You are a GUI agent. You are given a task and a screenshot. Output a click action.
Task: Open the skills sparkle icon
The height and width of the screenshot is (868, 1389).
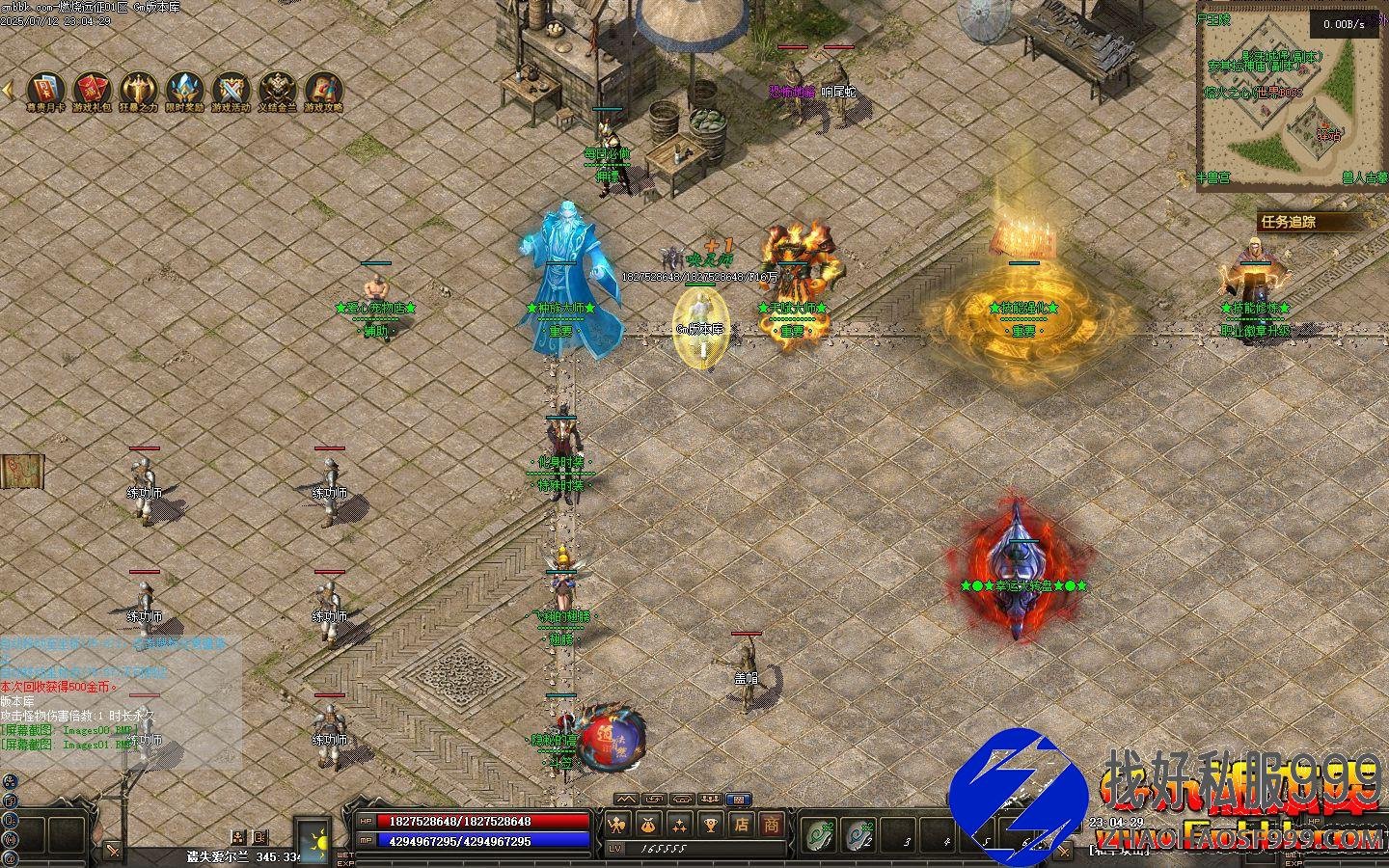pyautogui.click(x=680, y=825)
